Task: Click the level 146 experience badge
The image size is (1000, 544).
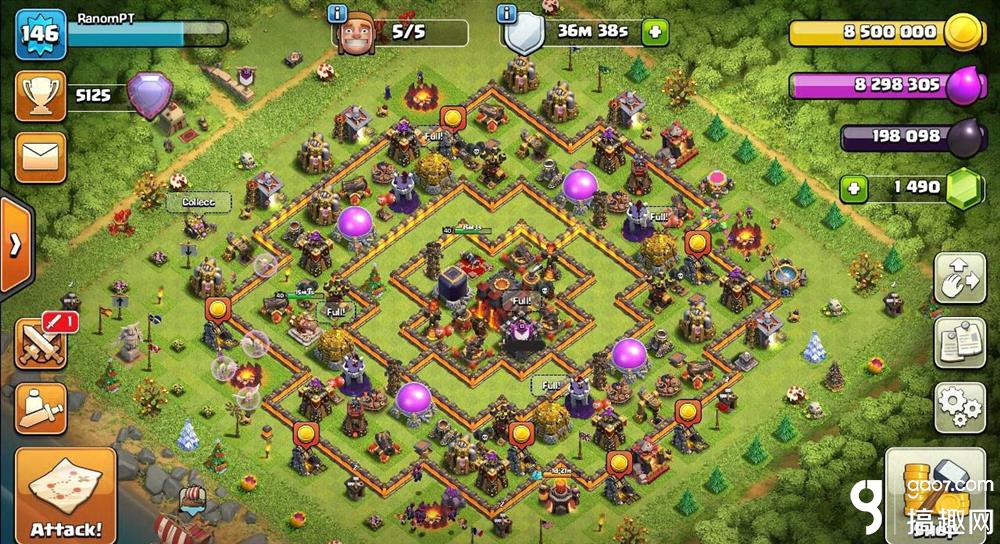Action: pyautogui.click(x=40, y=33)
